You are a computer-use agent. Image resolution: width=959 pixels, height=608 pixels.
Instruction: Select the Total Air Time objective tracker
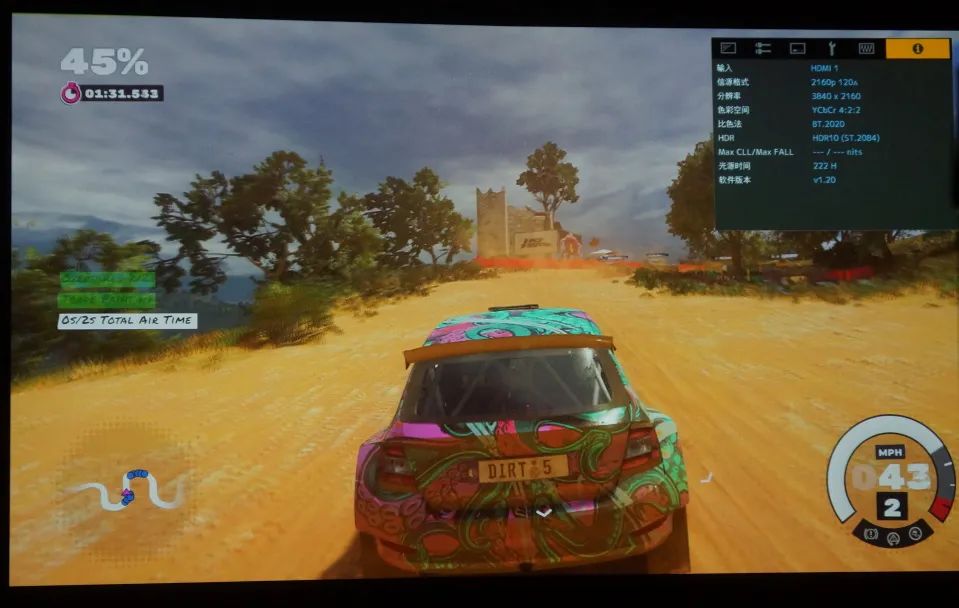127,321
